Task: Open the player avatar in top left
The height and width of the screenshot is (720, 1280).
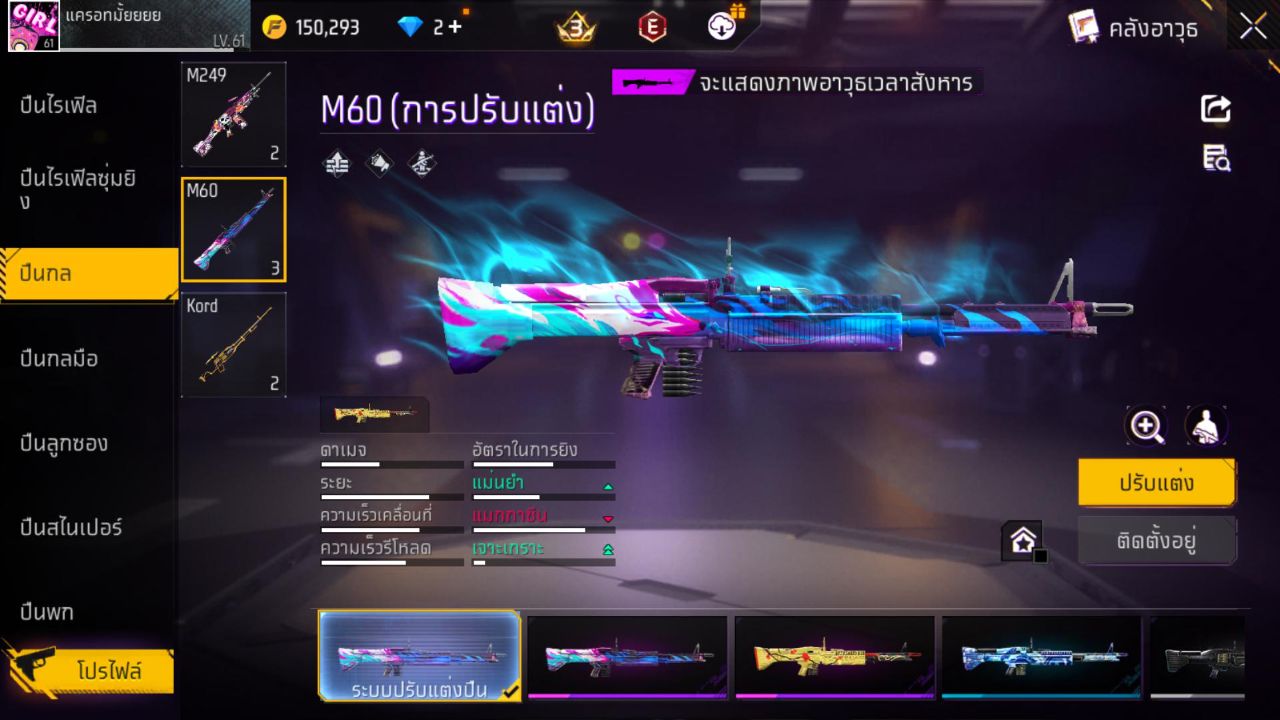Action: click(x=33, y=27)
